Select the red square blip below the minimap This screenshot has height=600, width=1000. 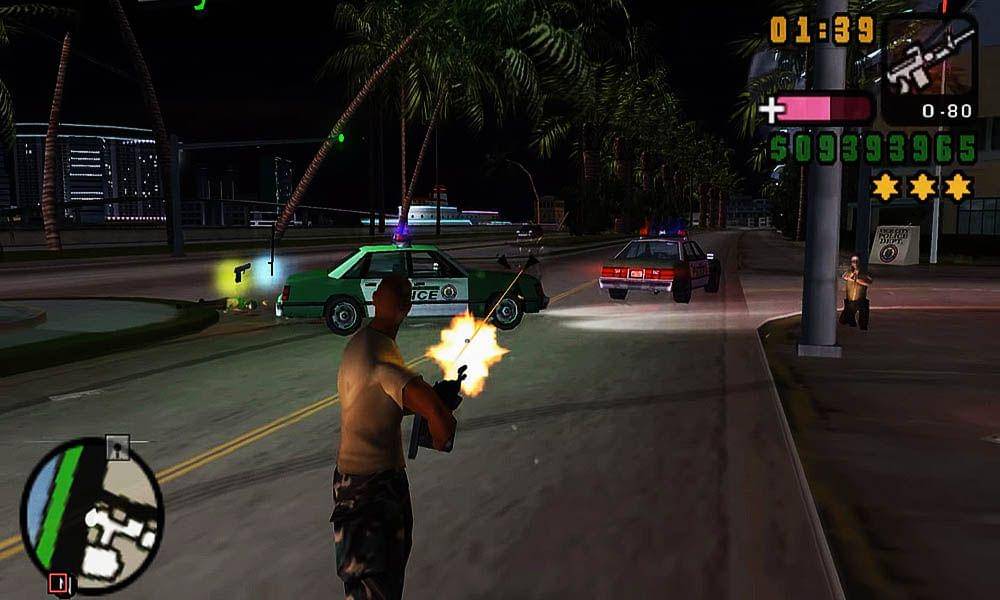pos(58,583)
